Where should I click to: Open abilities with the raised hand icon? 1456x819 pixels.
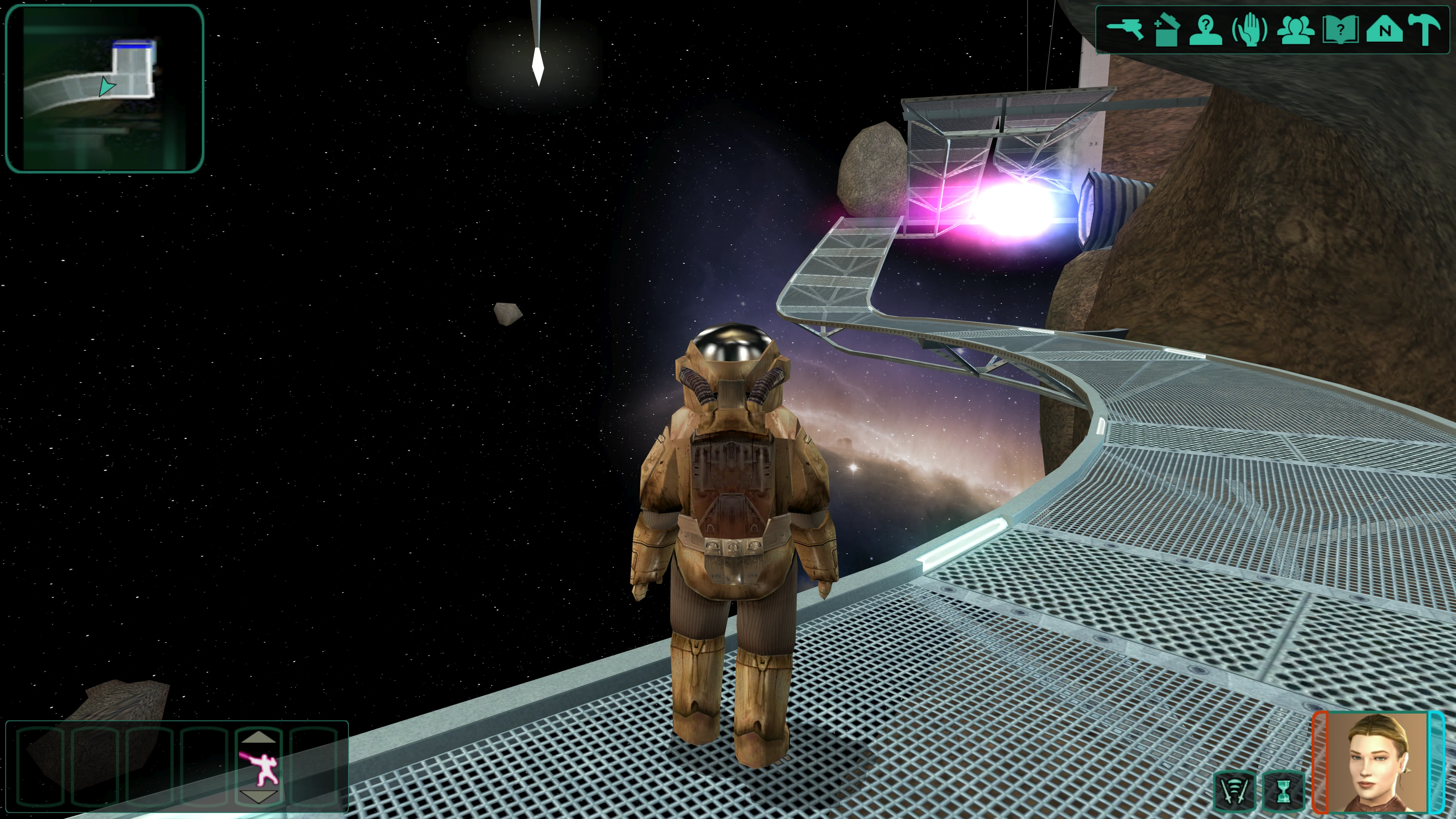(x=1250, y=29)
